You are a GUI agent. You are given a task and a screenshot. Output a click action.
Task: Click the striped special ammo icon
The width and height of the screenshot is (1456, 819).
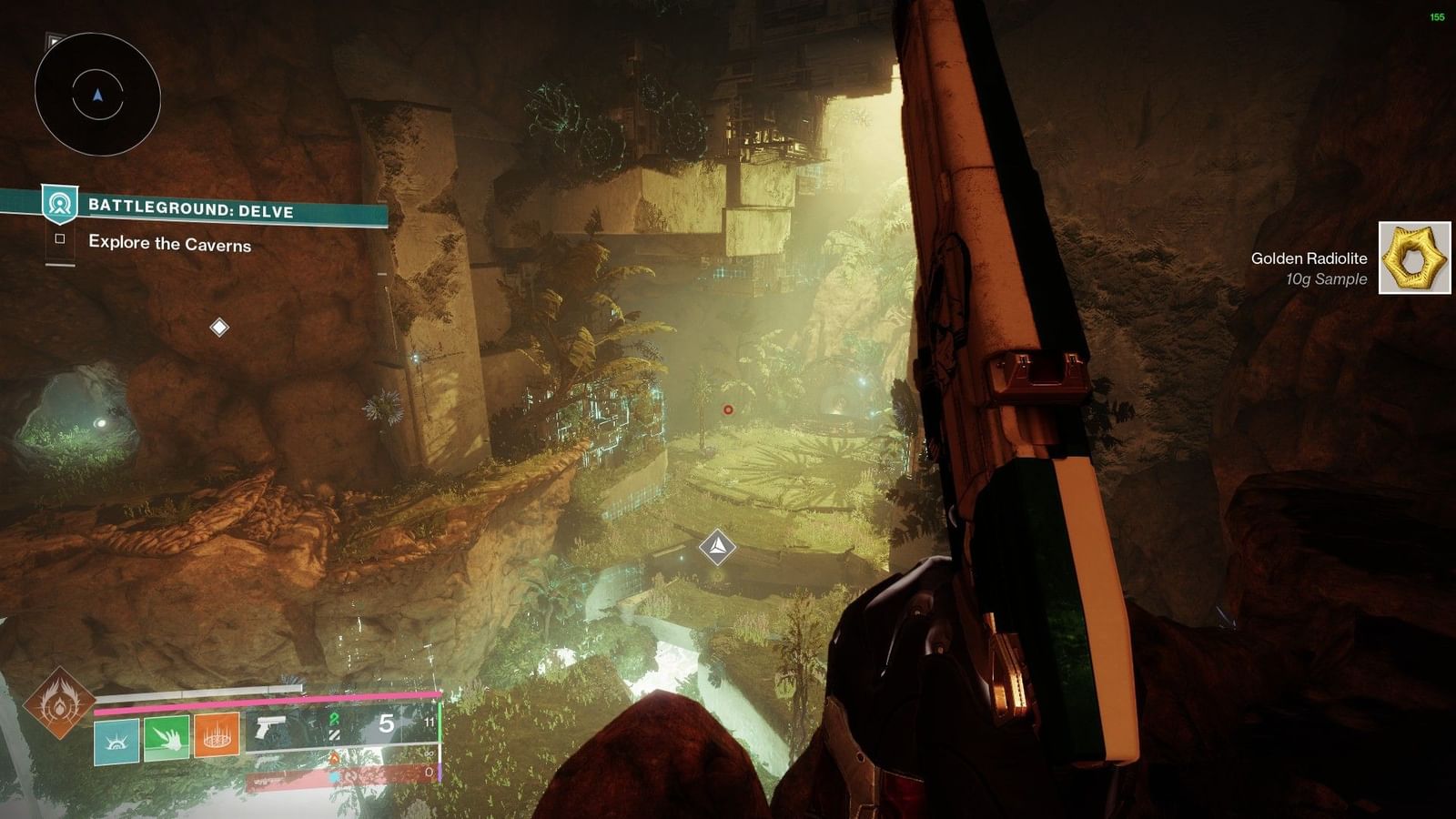(x=334, y=734)
